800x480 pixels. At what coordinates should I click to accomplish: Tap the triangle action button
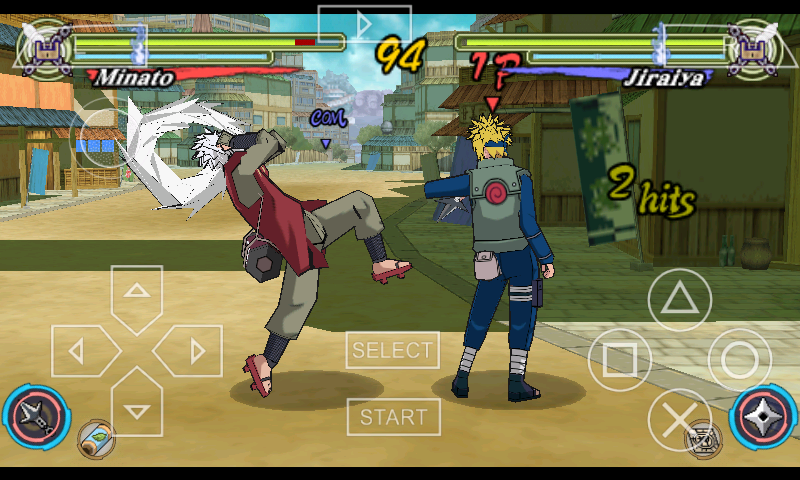[679, 299]
